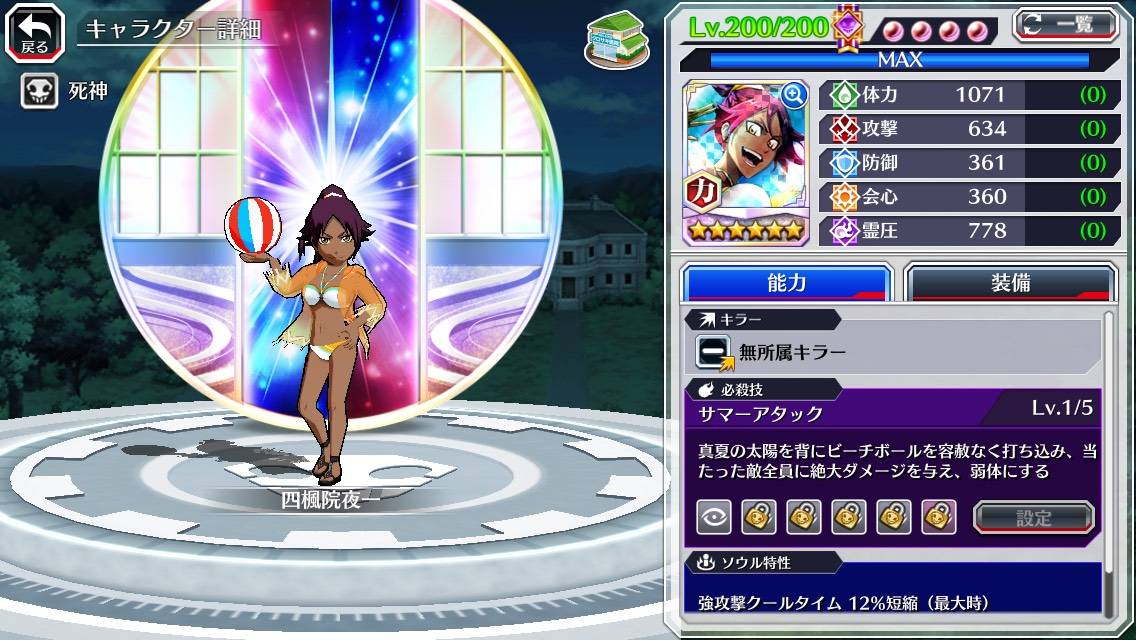Click the ability panel scrollbar

(1108, 460)
